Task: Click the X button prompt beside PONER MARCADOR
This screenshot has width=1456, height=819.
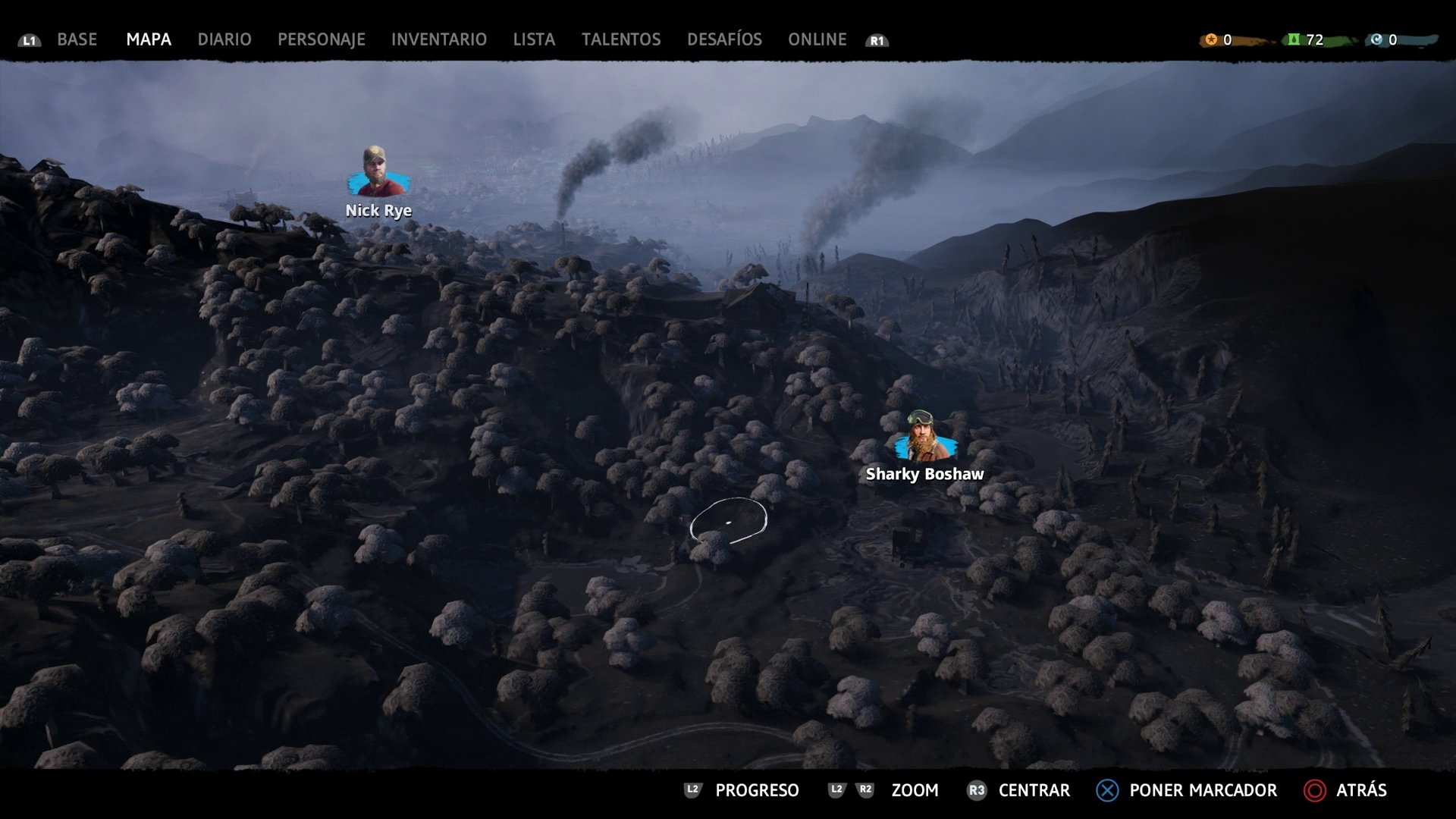Action: (x=1106, y=790)
